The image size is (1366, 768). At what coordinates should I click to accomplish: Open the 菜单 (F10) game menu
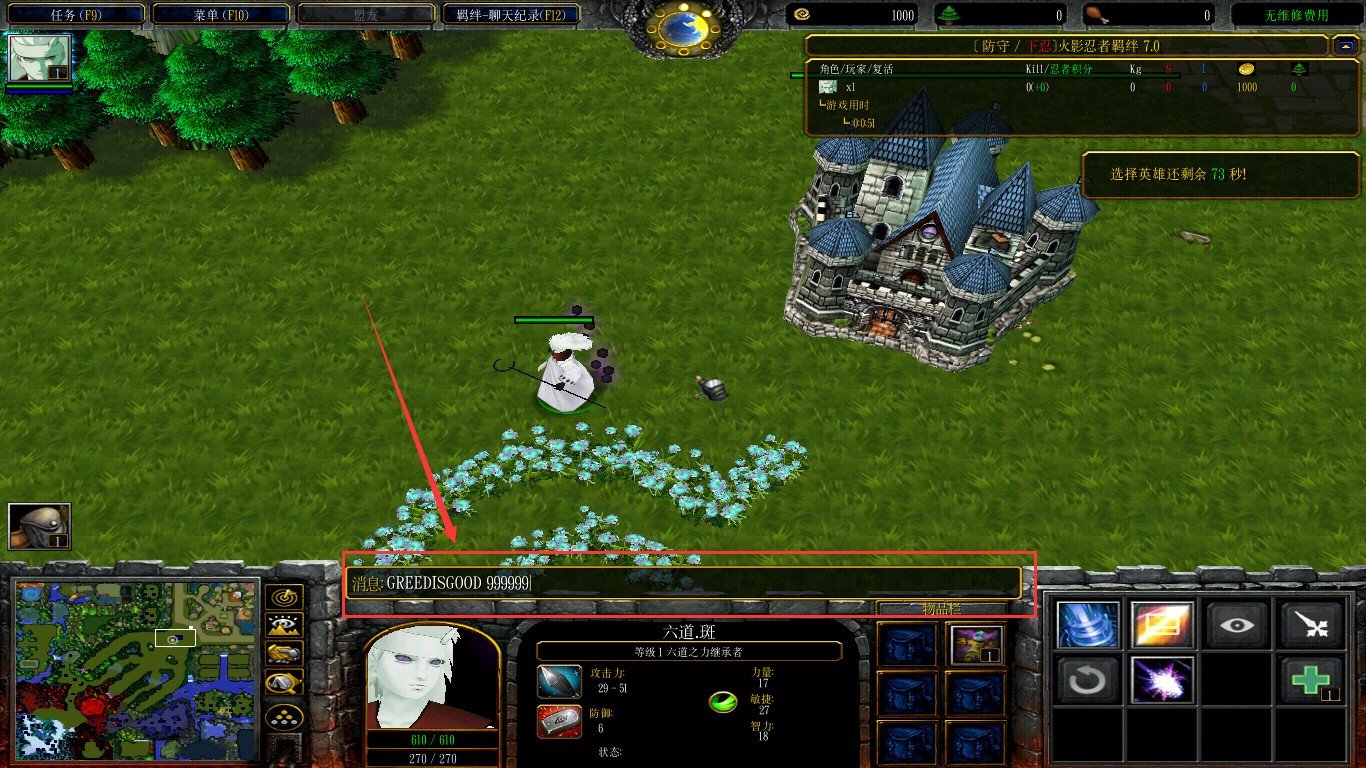pos(222,15)
